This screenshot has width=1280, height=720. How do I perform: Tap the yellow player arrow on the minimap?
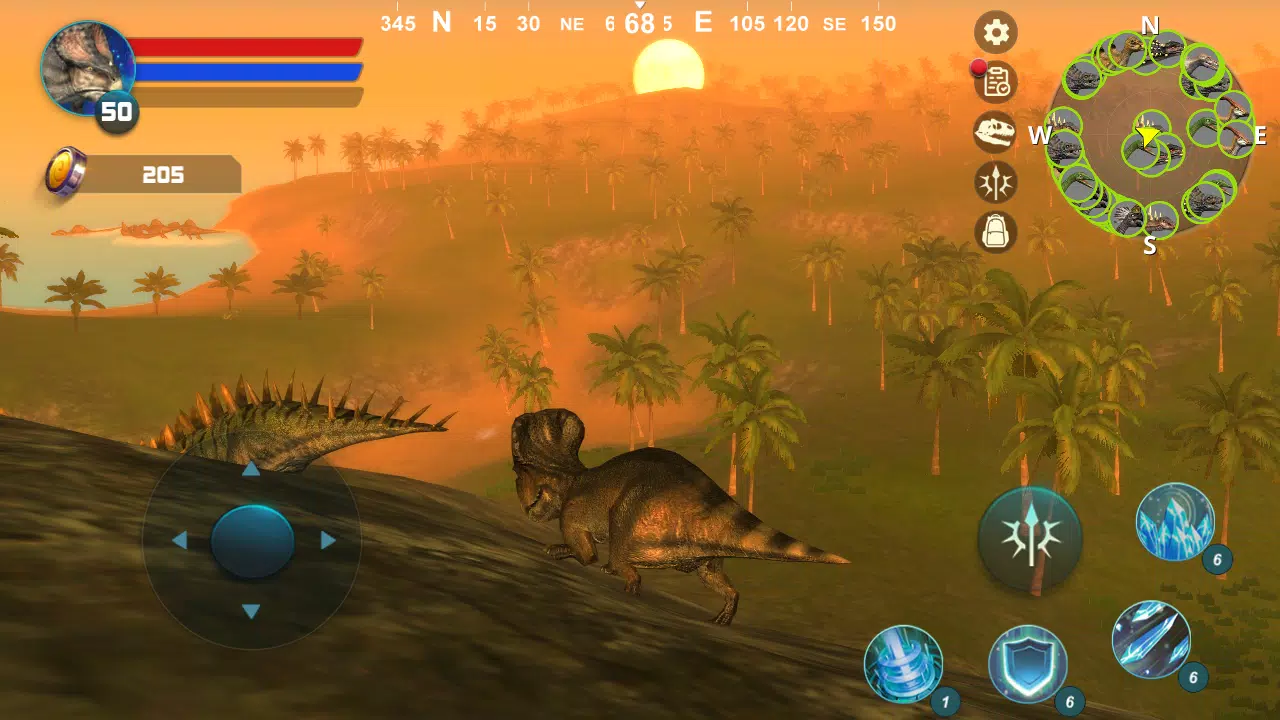pos(1148,137)
